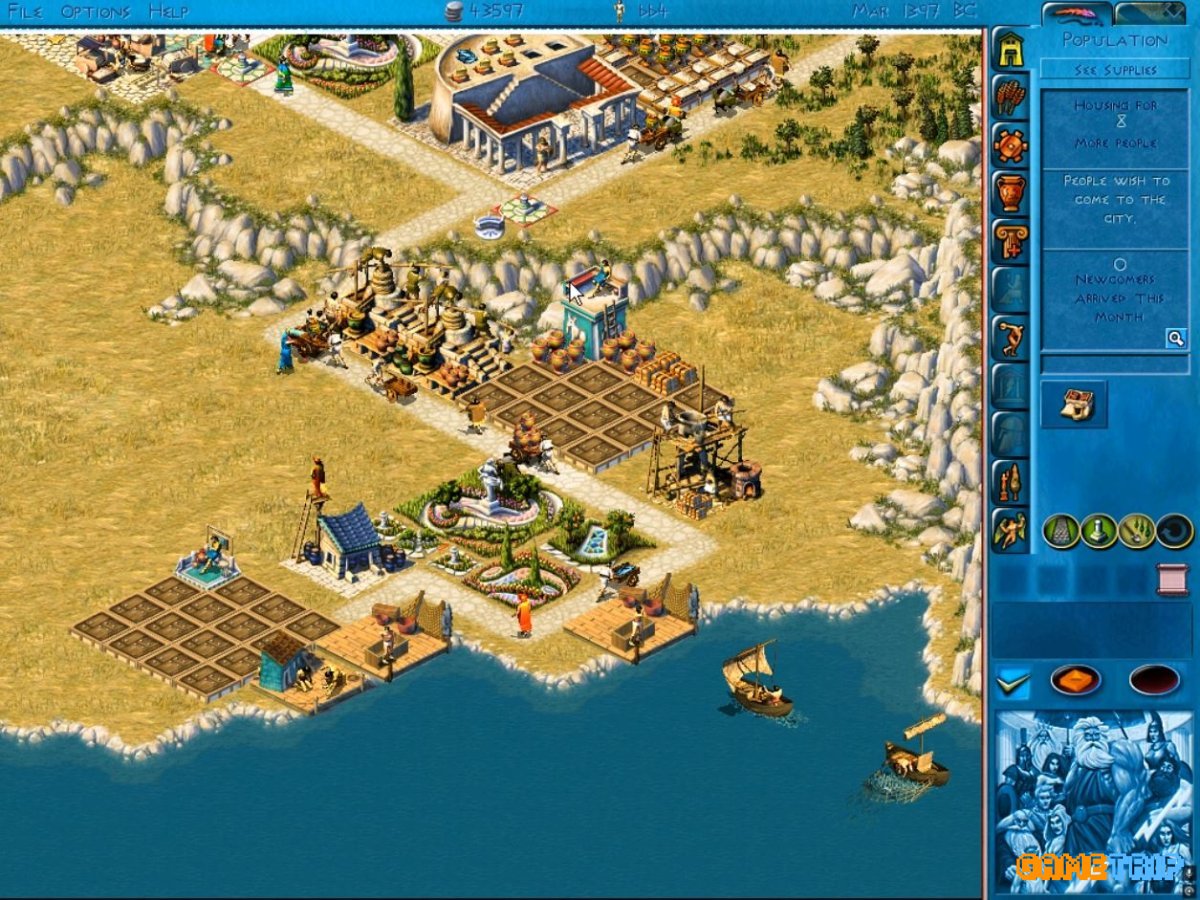Image resolution: width=1200 pixels, height=900 pixels.
Task: Open the Culture discus thrower tab
Action: pyautogui.click(x=1010, y=337)
